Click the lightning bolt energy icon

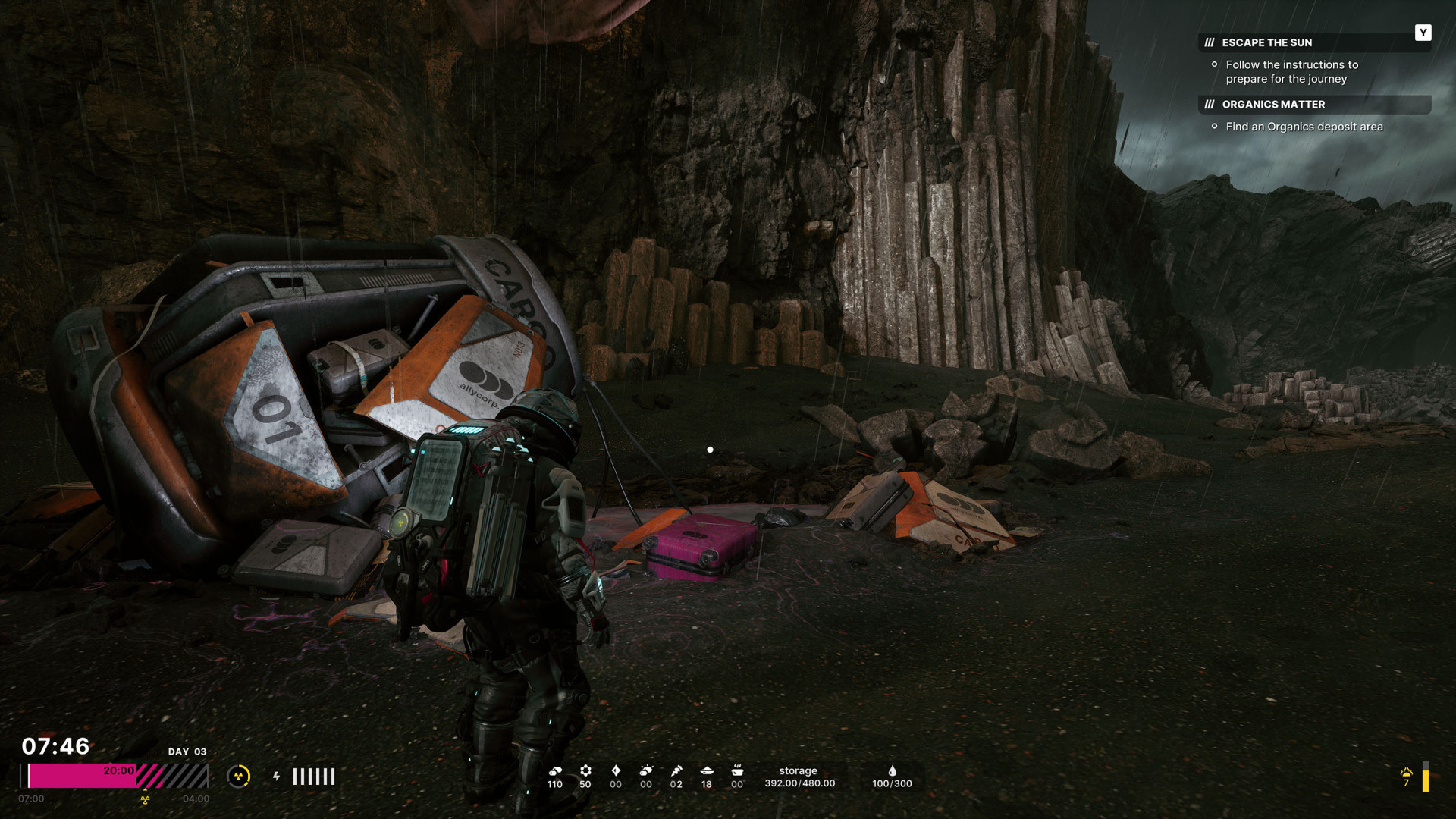coord(276,777)
